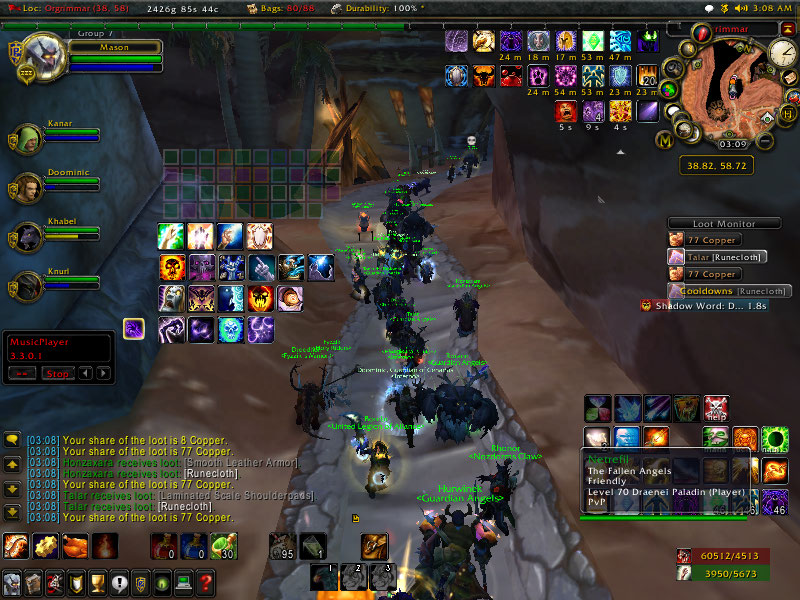
Task: Open the Orgrimmar minimap
Action: (725, 85)
